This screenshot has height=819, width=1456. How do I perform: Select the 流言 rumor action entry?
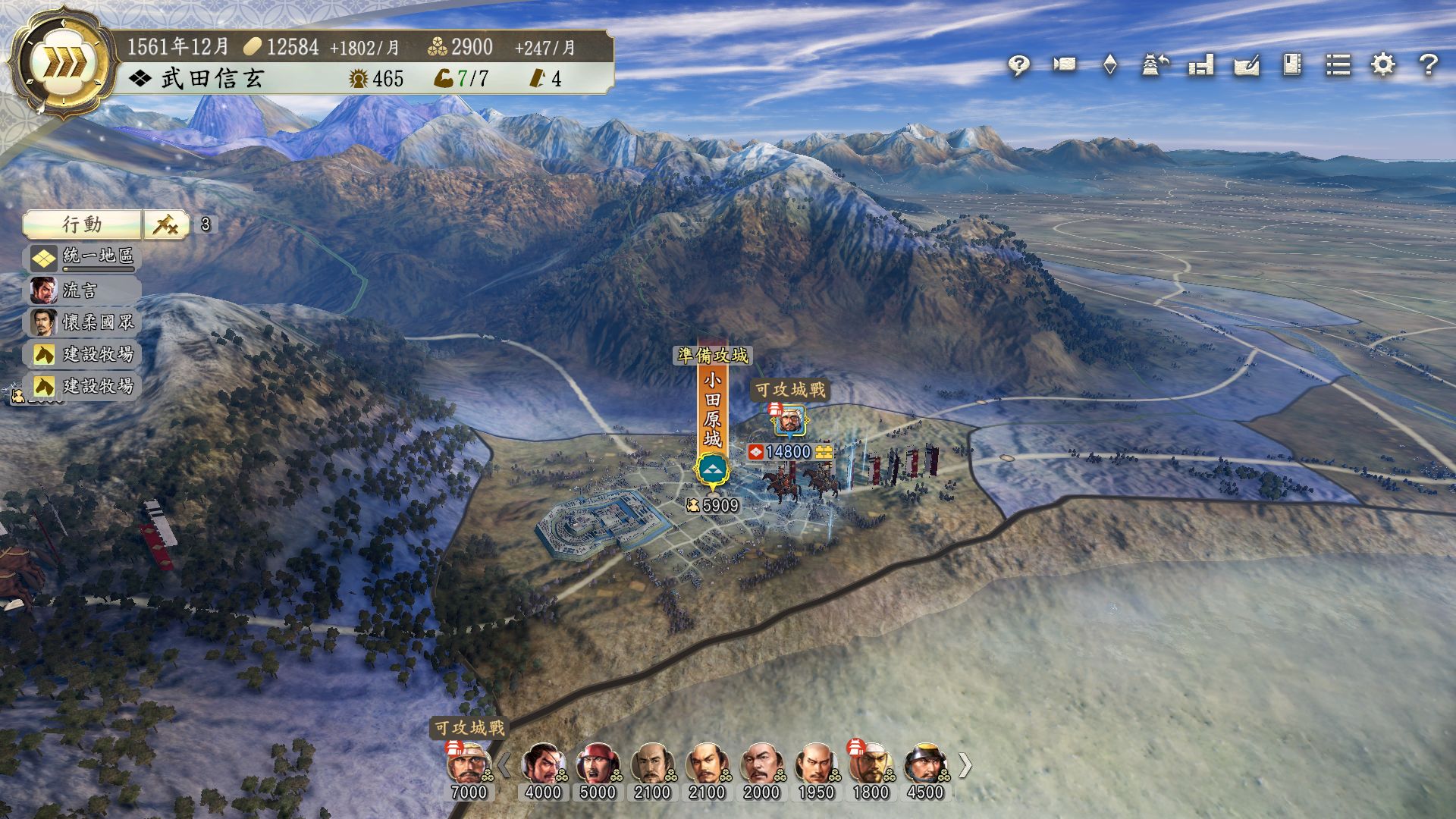(x=83, y=290)
